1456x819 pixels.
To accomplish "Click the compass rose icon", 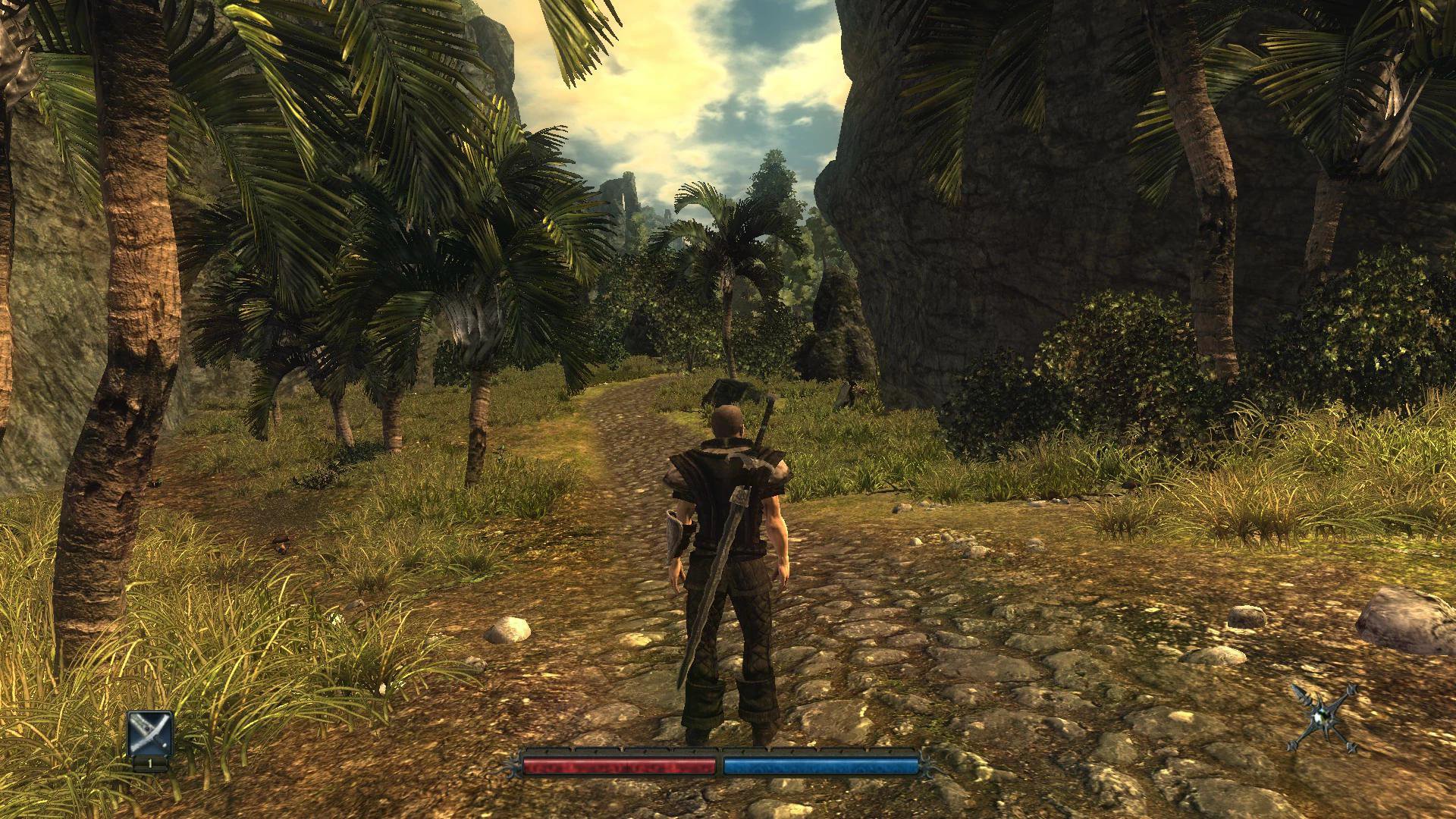I will [1323, 718].
